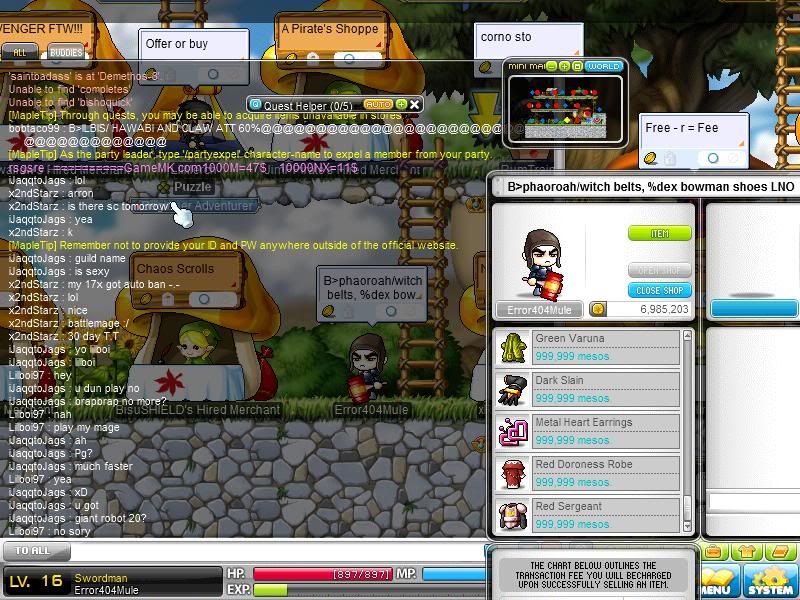The height and width of the screenshot is (600, 800).
Task: Toggle Quest Helper AUTO button
Action: click(378, 104)
